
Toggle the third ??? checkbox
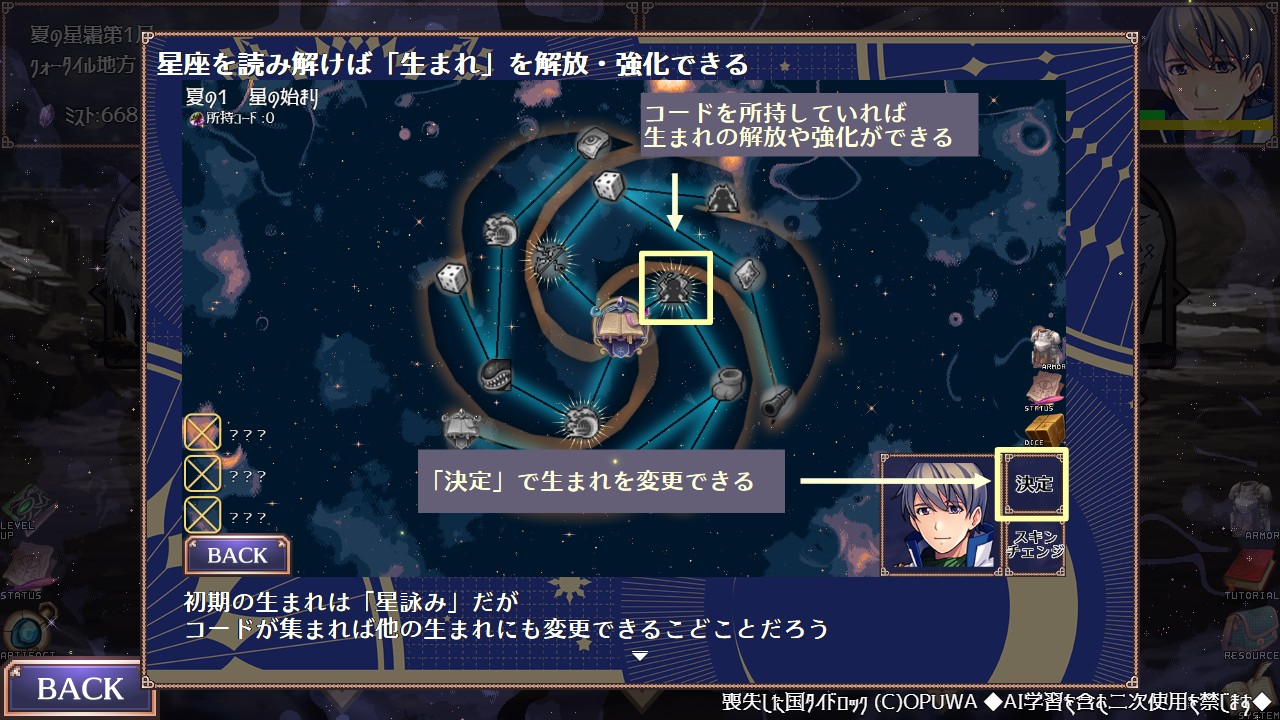(x=203, y=514)
